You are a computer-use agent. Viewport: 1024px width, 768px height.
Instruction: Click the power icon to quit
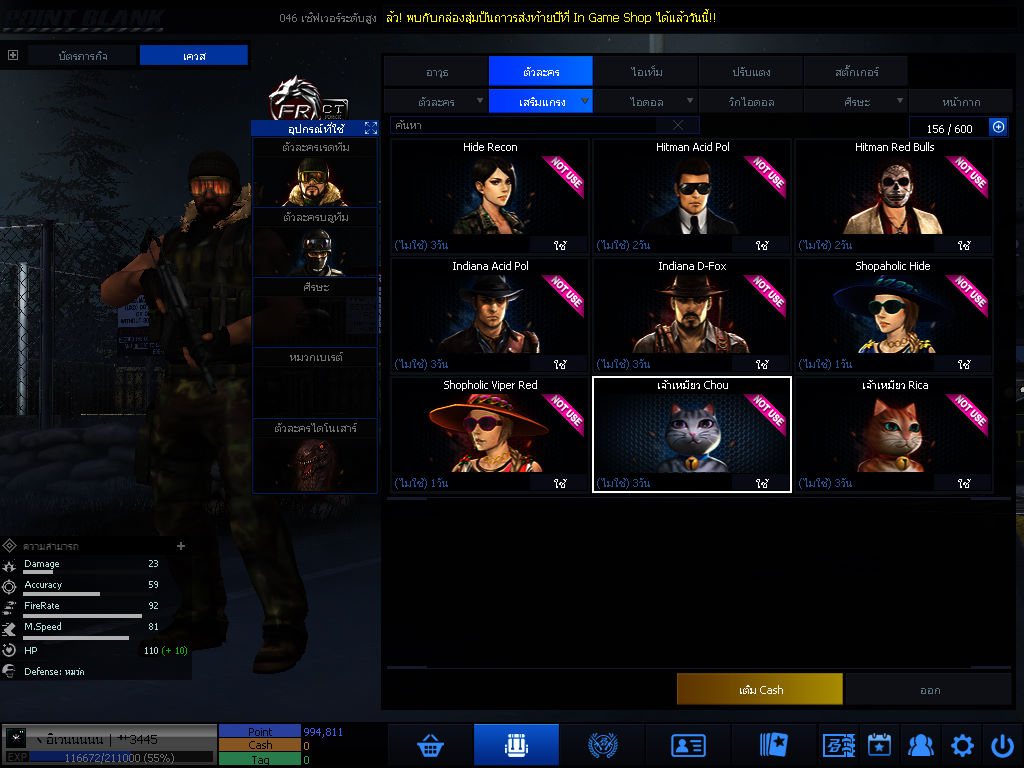coord(1002,745)
